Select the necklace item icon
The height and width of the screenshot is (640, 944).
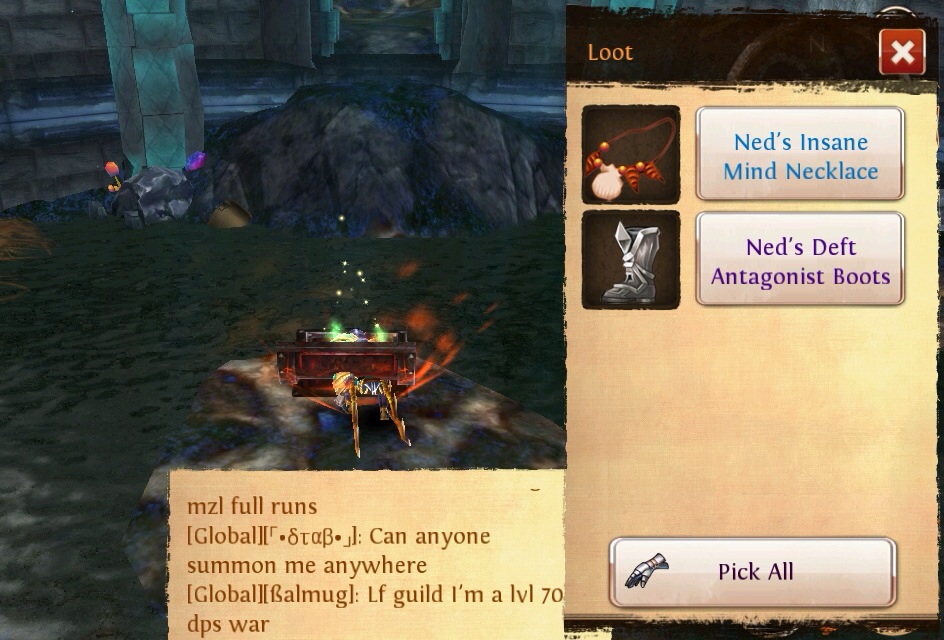click(631, 155)
